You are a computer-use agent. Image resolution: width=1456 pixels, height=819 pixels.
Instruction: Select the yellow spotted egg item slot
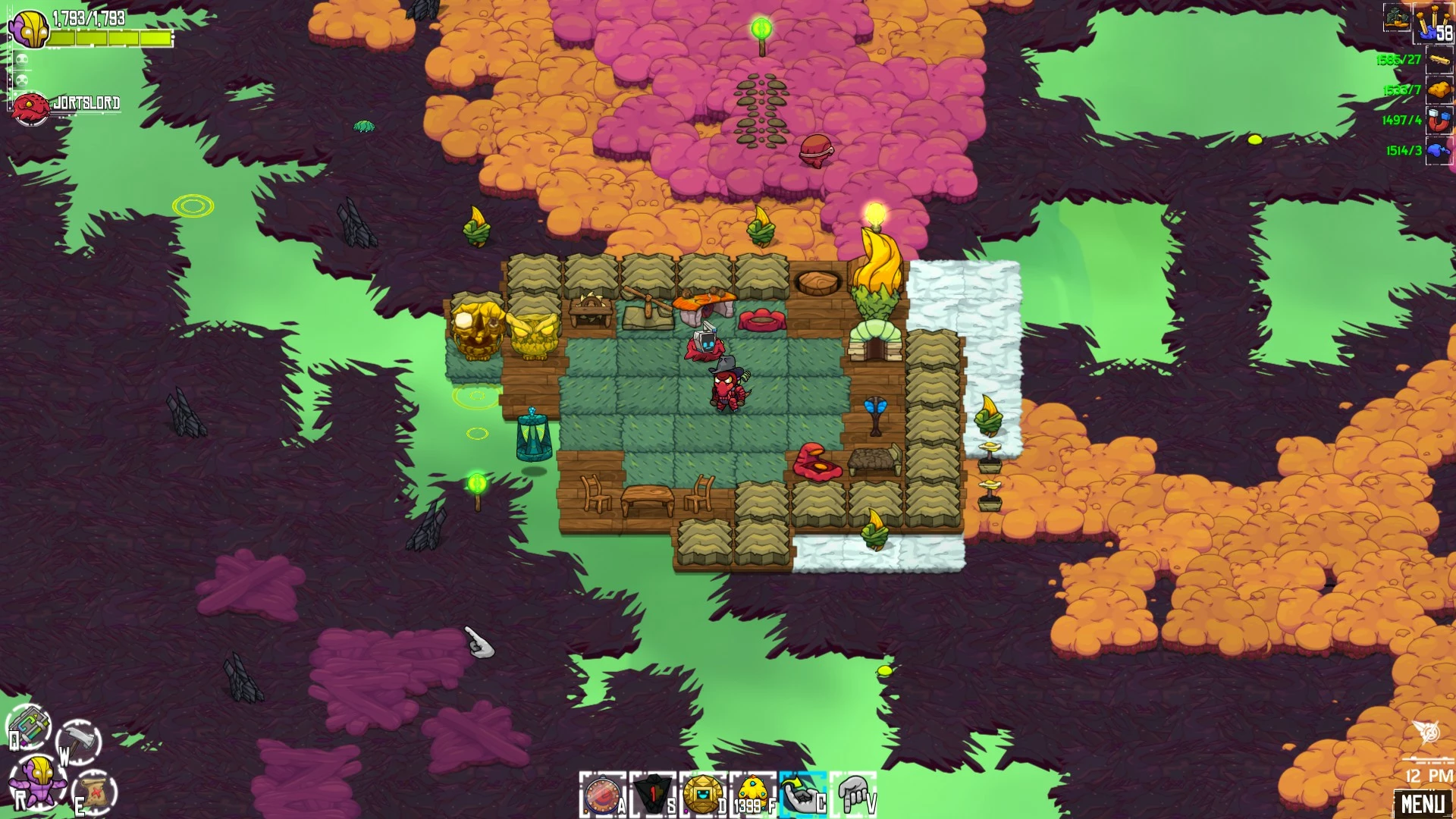[x=752, y=793]
